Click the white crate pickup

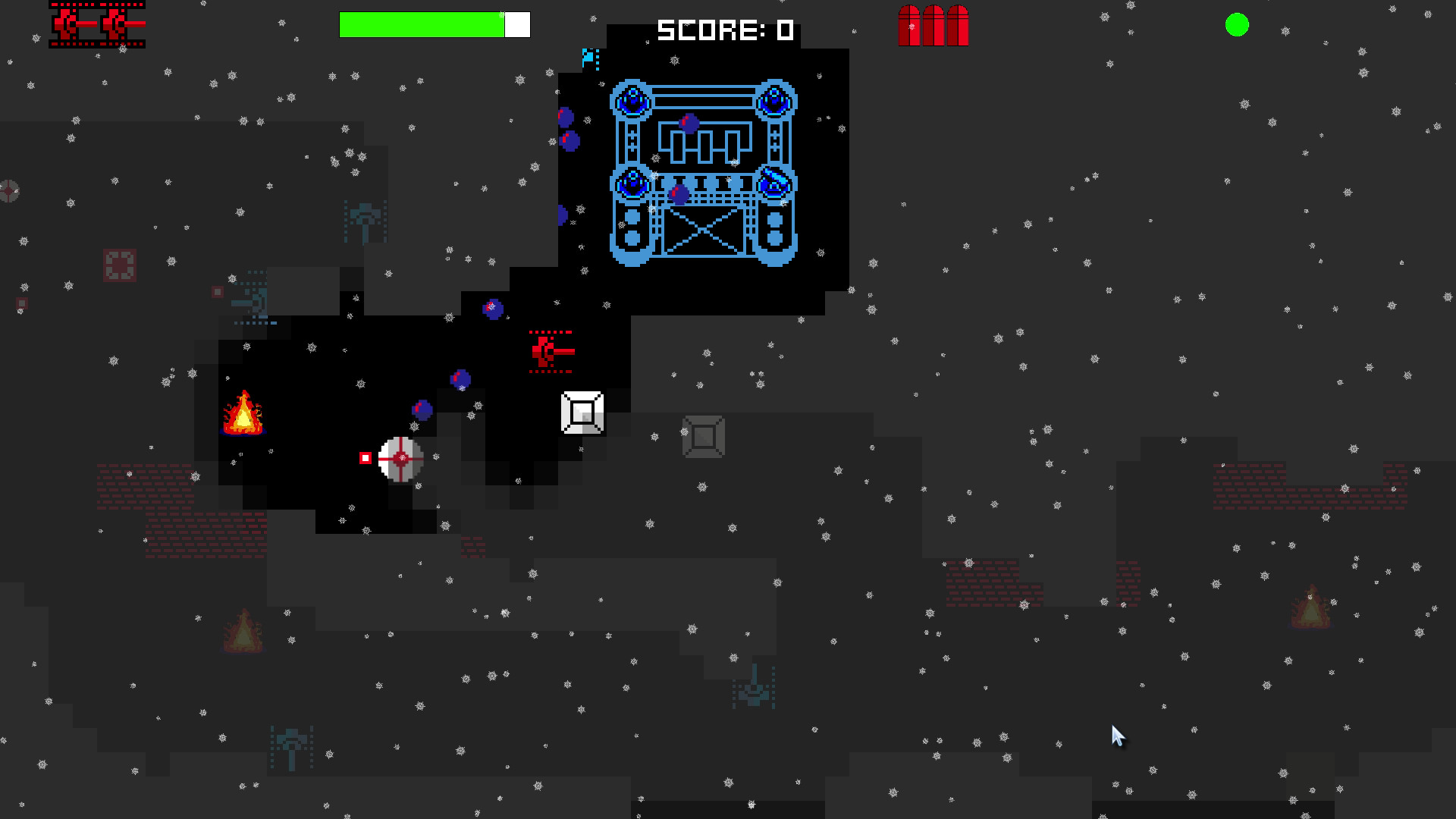[x=582, y=413]
